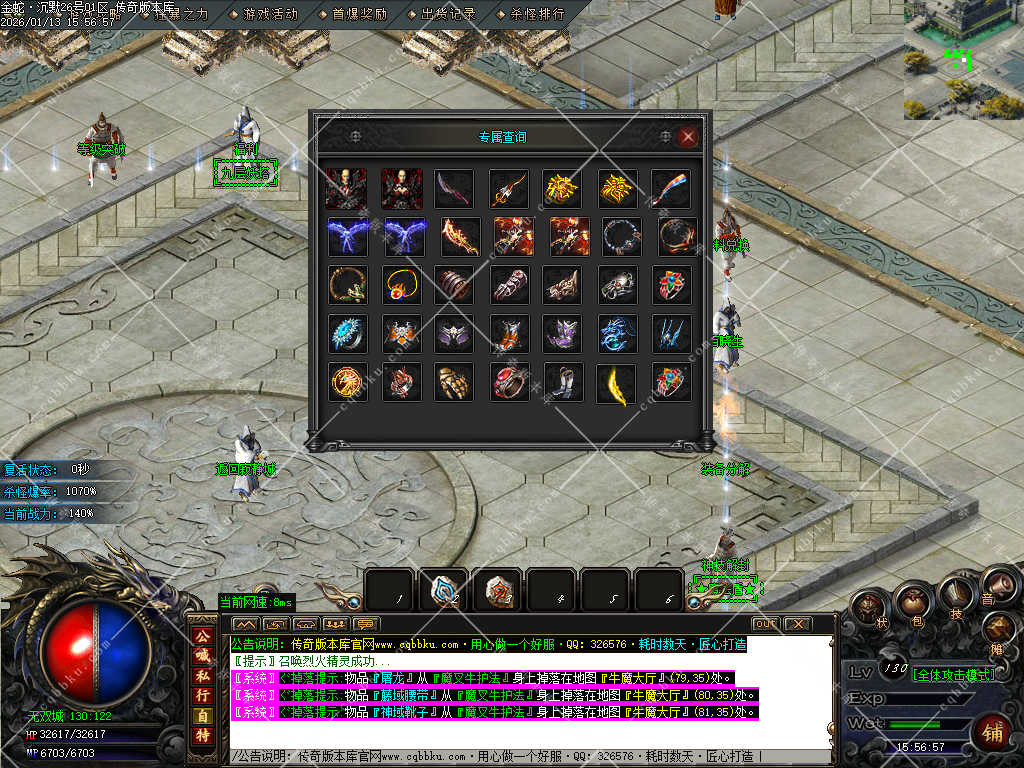
Task: Select the silver boots item slot
Action: [x=562, y=384]
